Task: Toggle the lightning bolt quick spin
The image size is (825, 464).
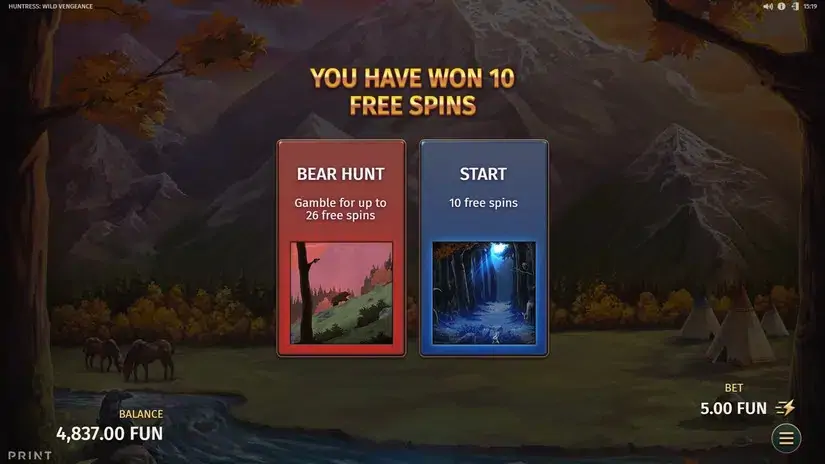Action: tap(786, 408)
